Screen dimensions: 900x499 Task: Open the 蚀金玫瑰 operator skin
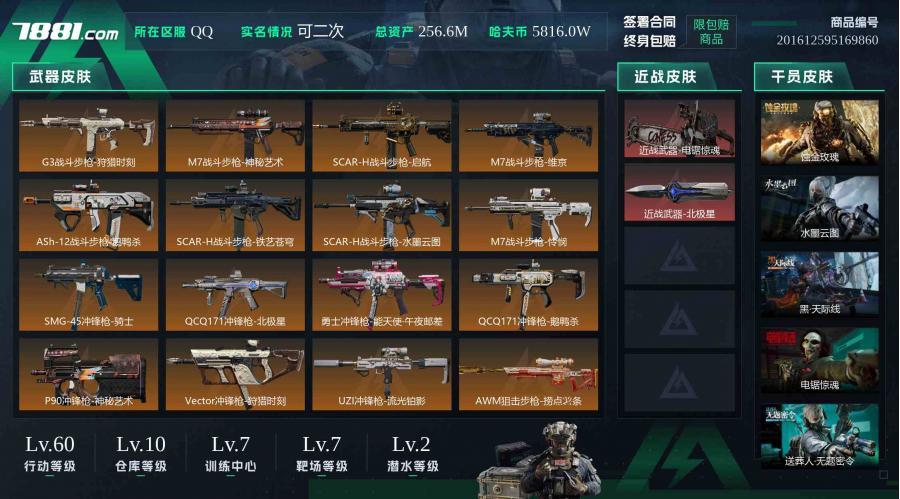(819, 132)
